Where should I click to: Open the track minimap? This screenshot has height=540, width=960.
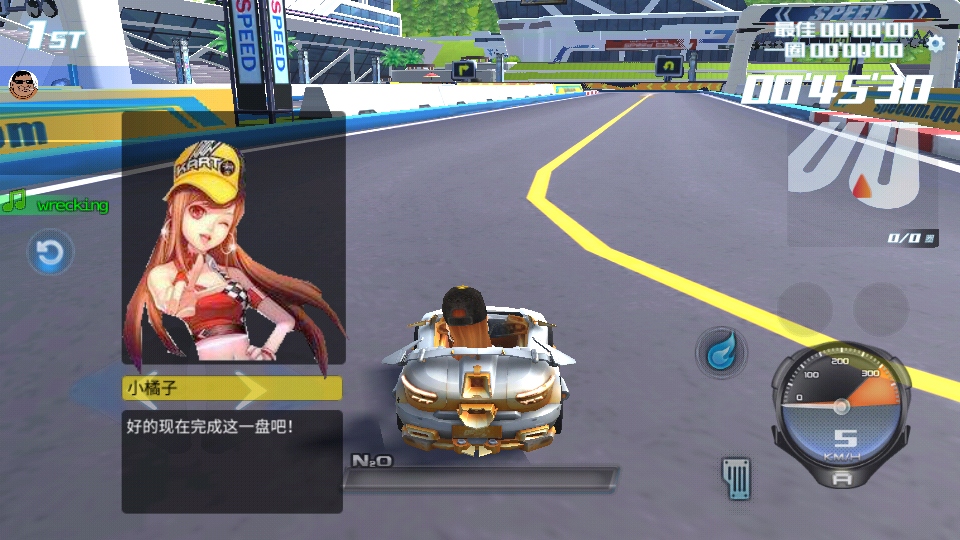click(862, 178)
